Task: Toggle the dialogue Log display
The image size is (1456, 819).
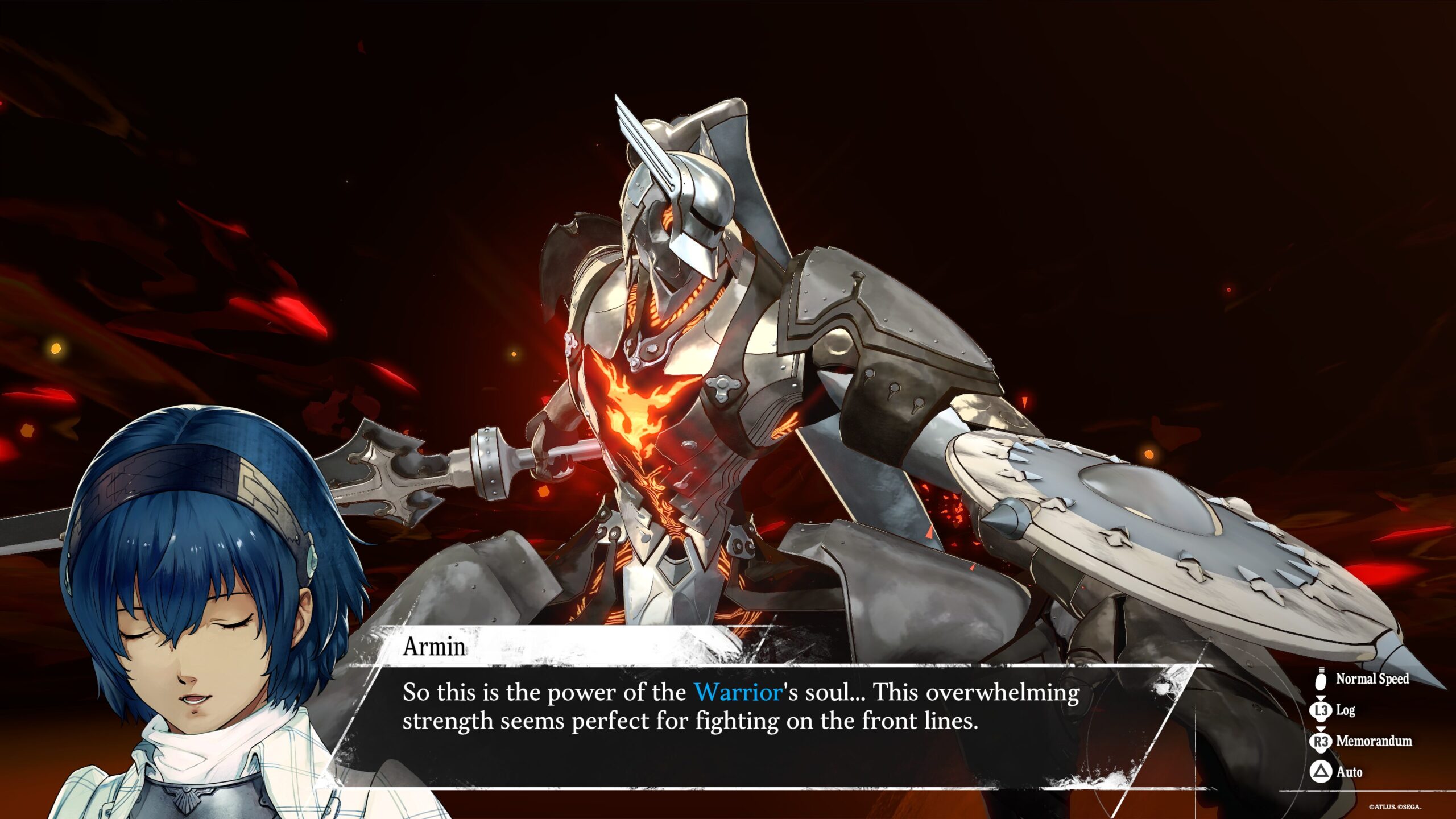Action: click(1347, 712)
